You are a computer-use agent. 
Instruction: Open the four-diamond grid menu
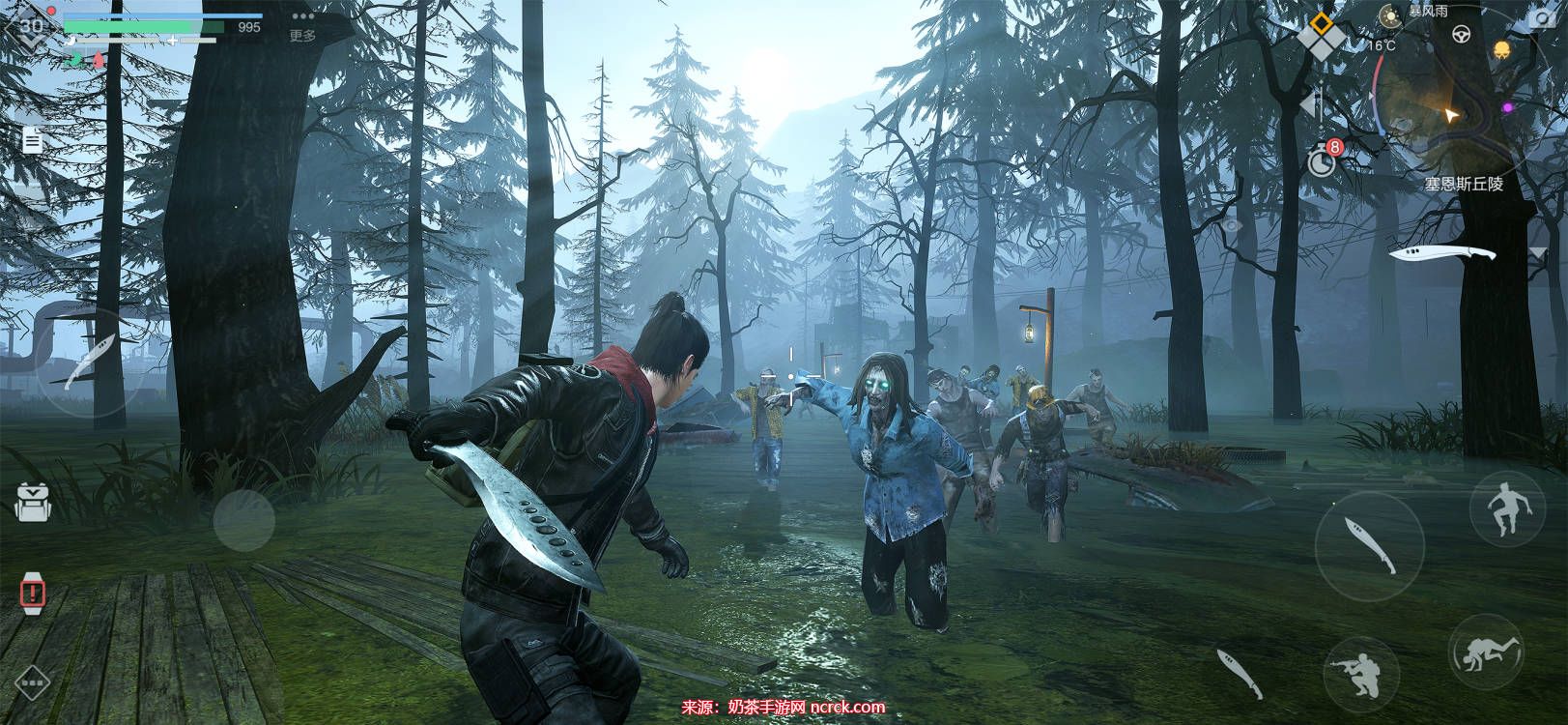click(x=1320, y=34)
